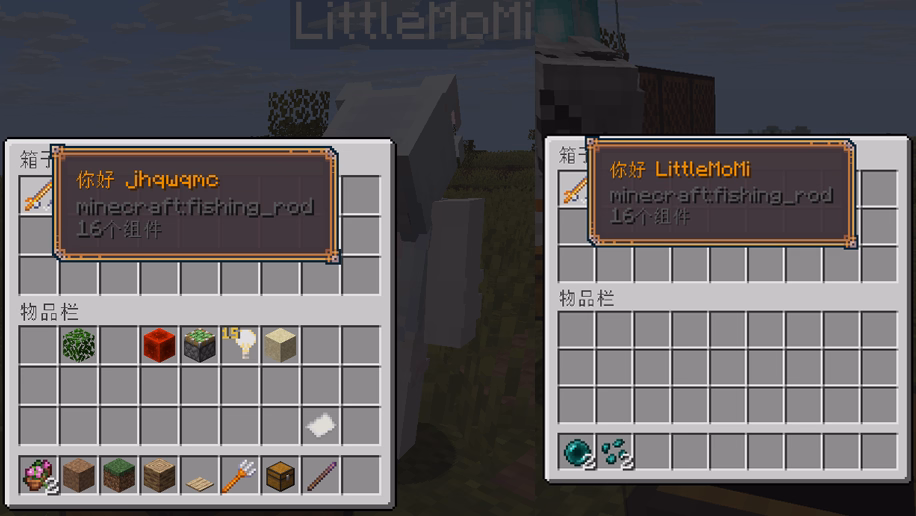Pick up the paper item
Image resolution: width=916 pixels, height=516 pixels.
click(x=321, y=425)
